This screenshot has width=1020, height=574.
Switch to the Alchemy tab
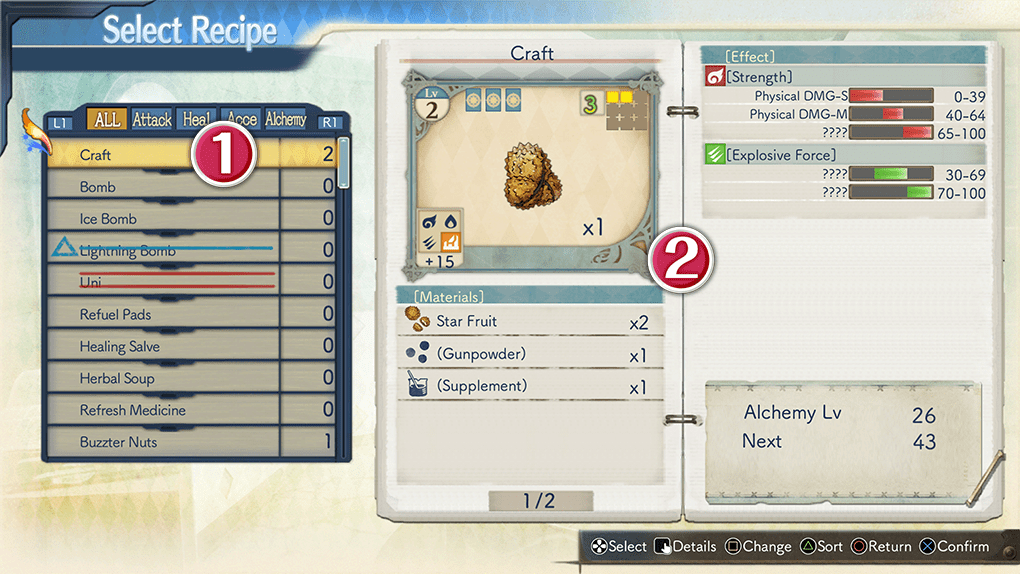(x=286, y=120)
